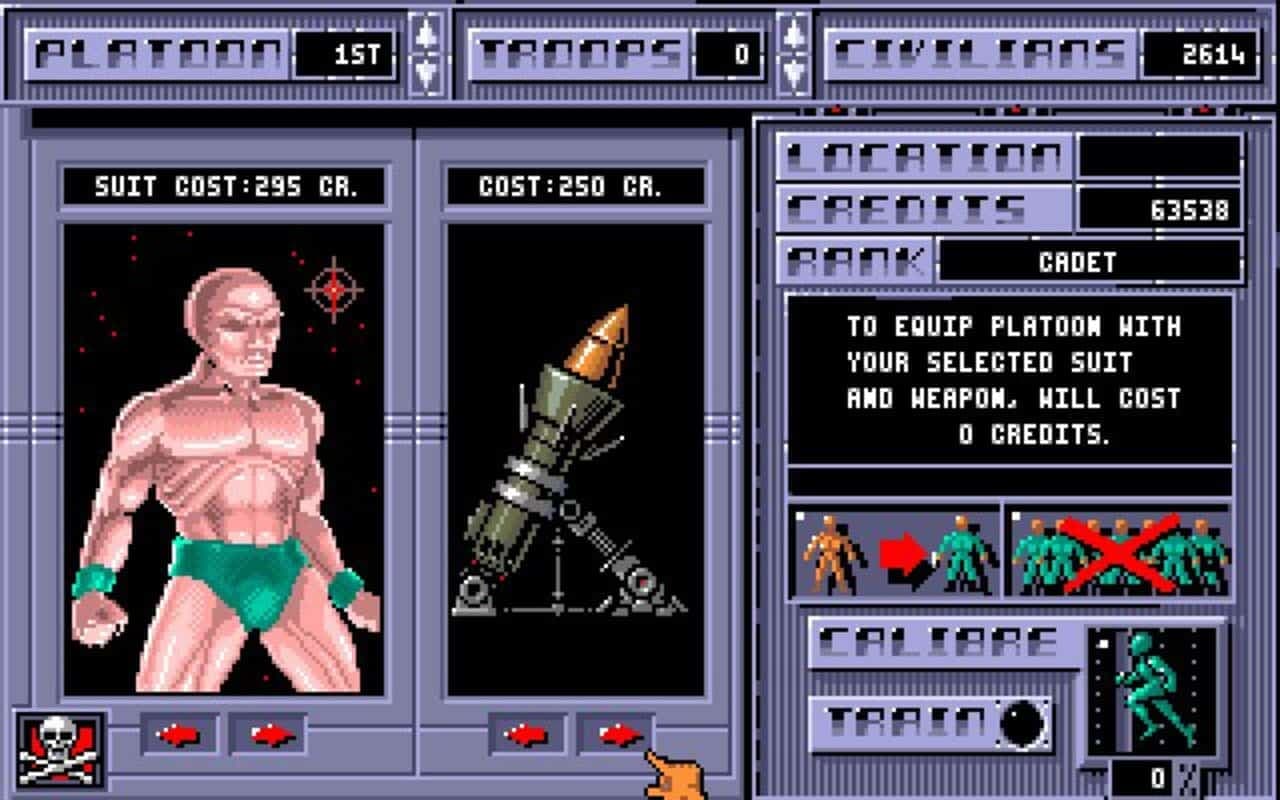Image resolution: width=1280 pixels, height=800 pixels.
Task: Decrease the platoon number with the down arrow
Action: tap(428, 66)
